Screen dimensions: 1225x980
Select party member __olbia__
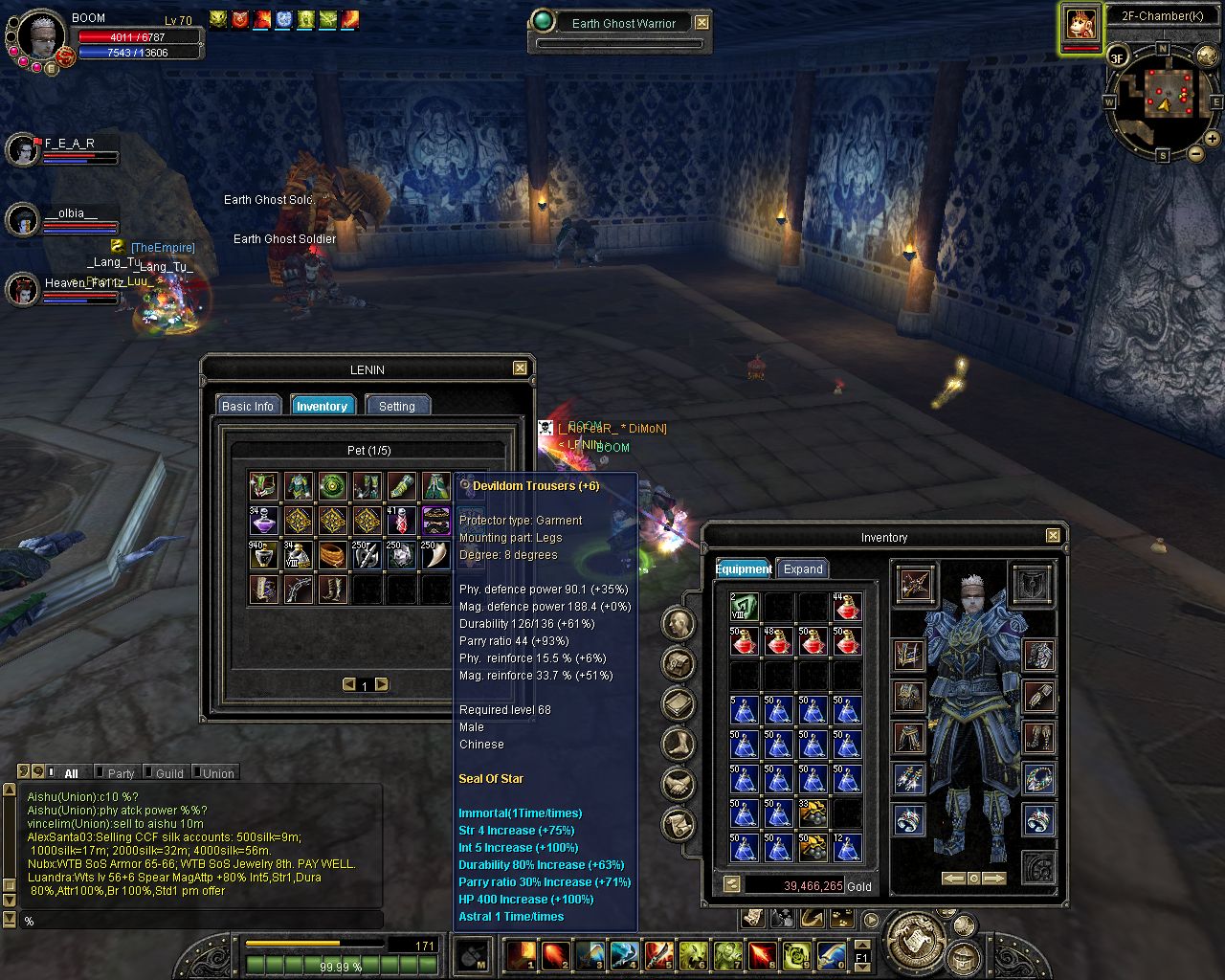[23, 219]
